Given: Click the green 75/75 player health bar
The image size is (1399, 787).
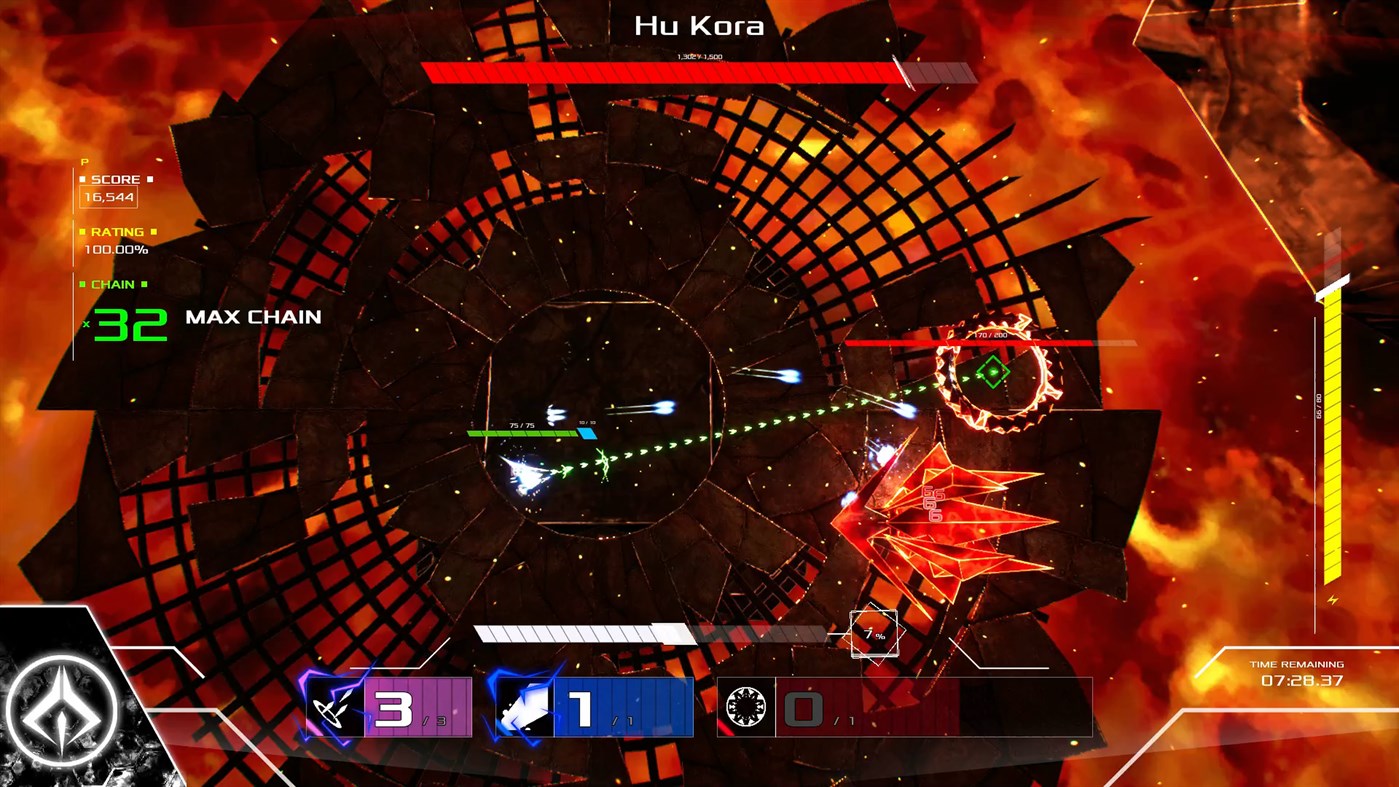Looking at the screenshot, I should click(x=520, y=434).
